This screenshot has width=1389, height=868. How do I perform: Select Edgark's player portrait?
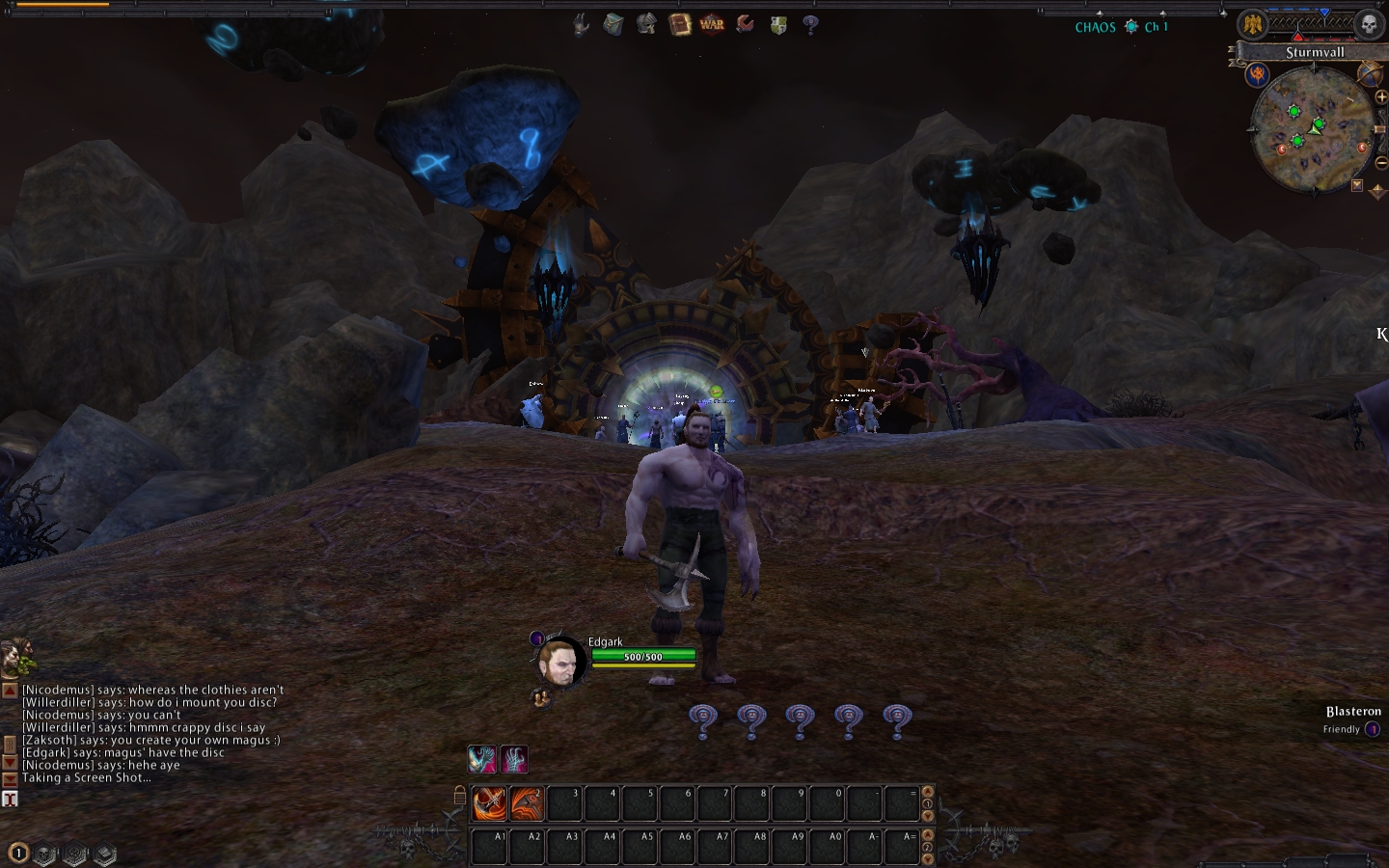point(561,662)
